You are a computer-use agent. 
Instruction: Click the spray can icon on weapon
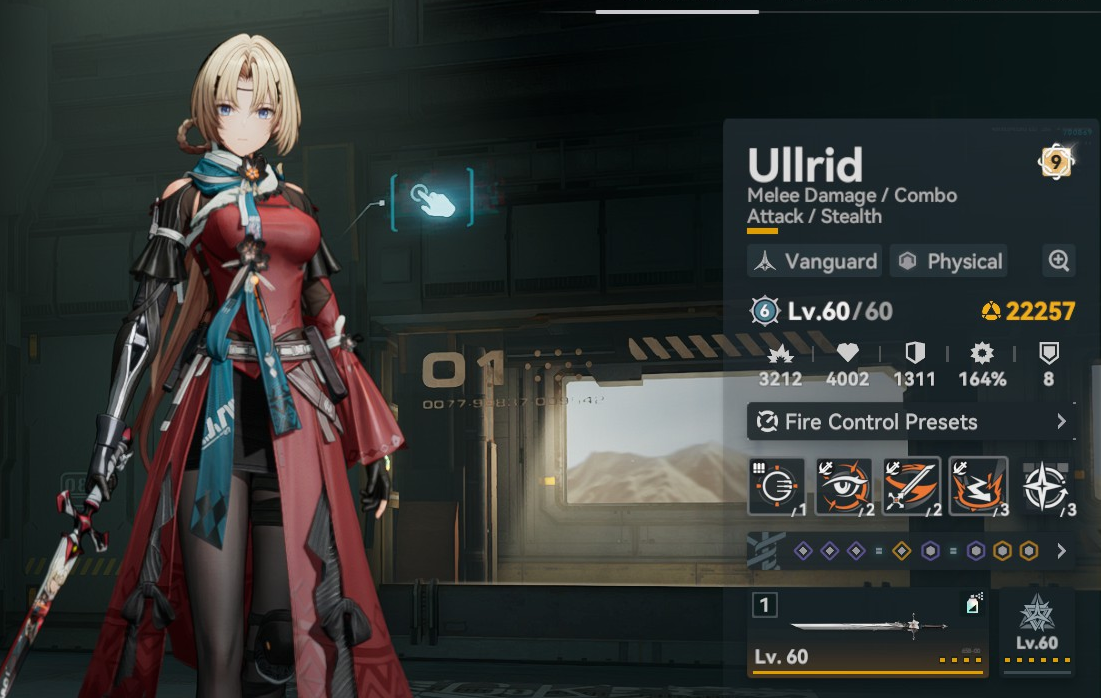[972, 604]
